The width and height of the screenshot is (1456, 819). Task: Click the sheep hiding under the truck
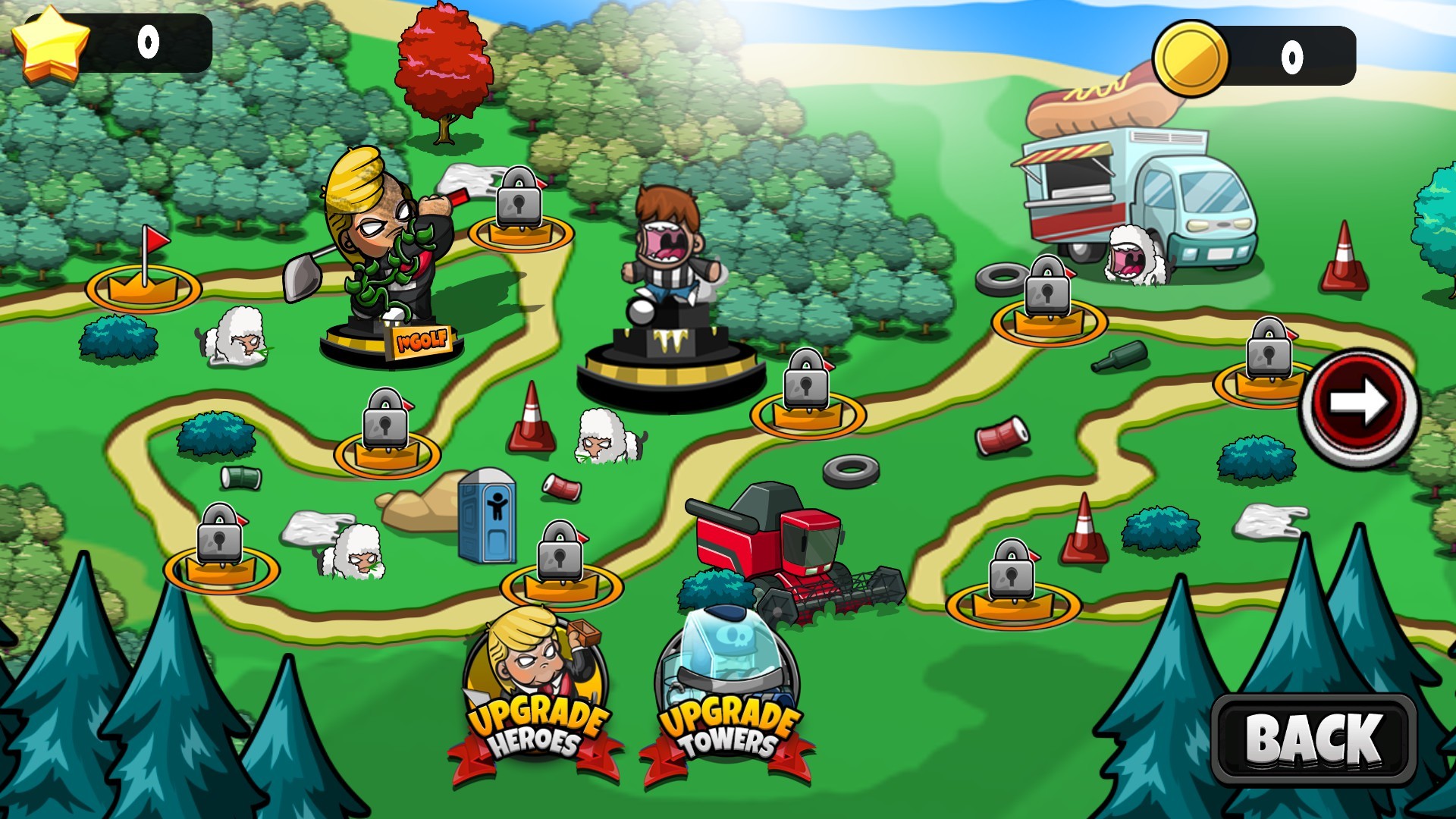pos(1130,254)
